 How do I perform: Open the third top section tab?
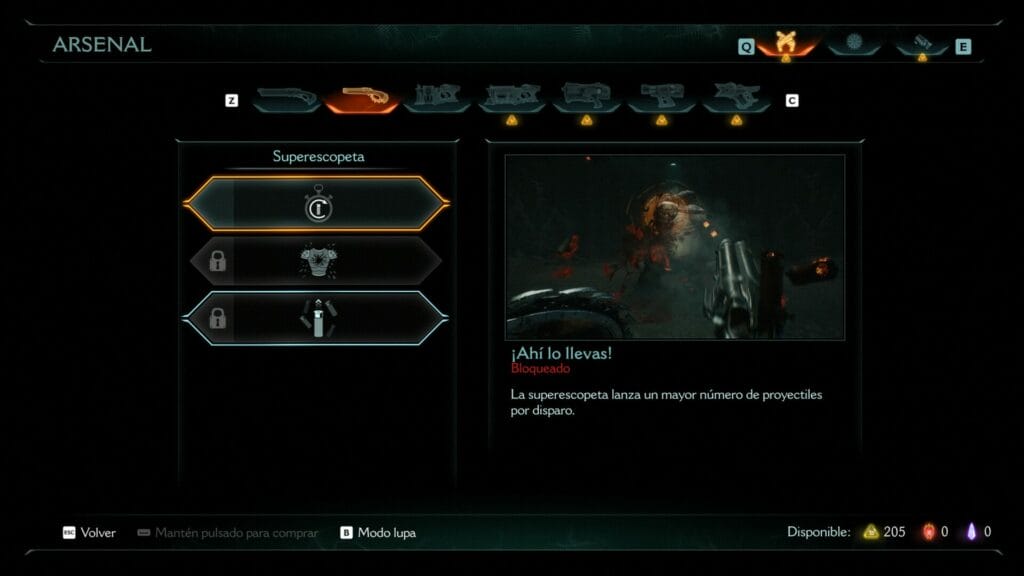point(921,44)
